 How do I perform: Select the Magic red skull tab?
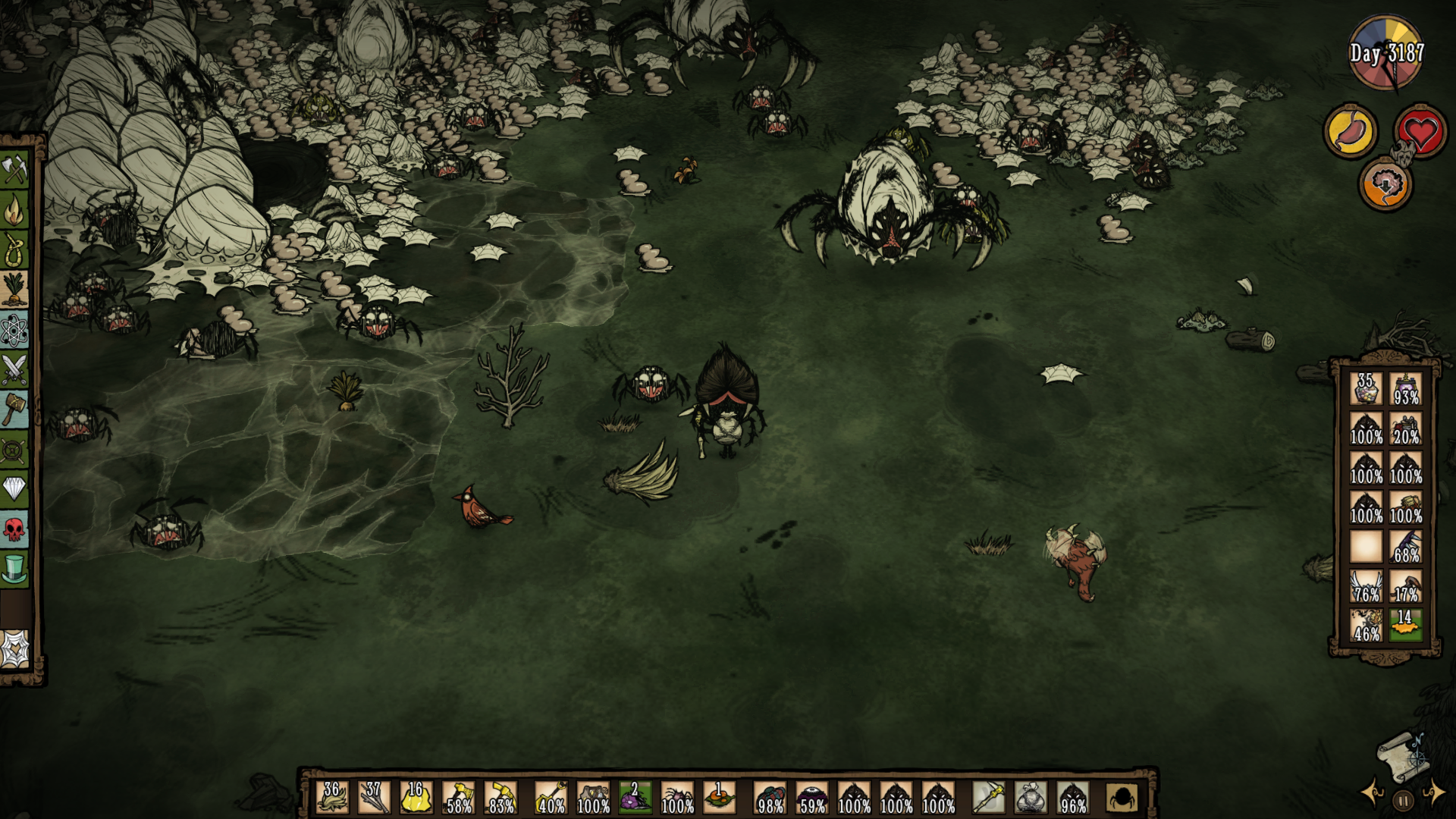pos(14,529)
